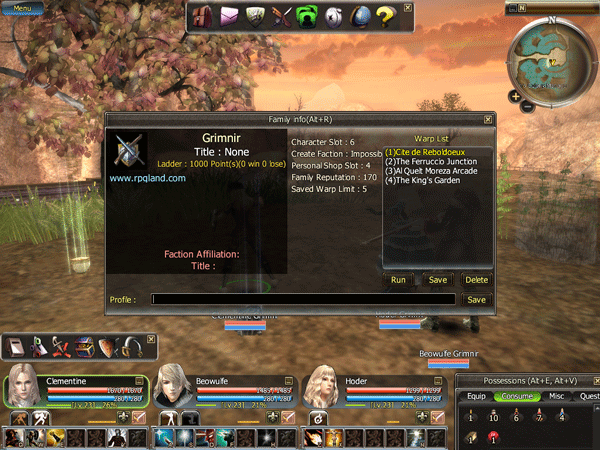Open the treasure chest icon in toolbar
The height and width of the screenshot is (450, 600).
tap(84, 347)
